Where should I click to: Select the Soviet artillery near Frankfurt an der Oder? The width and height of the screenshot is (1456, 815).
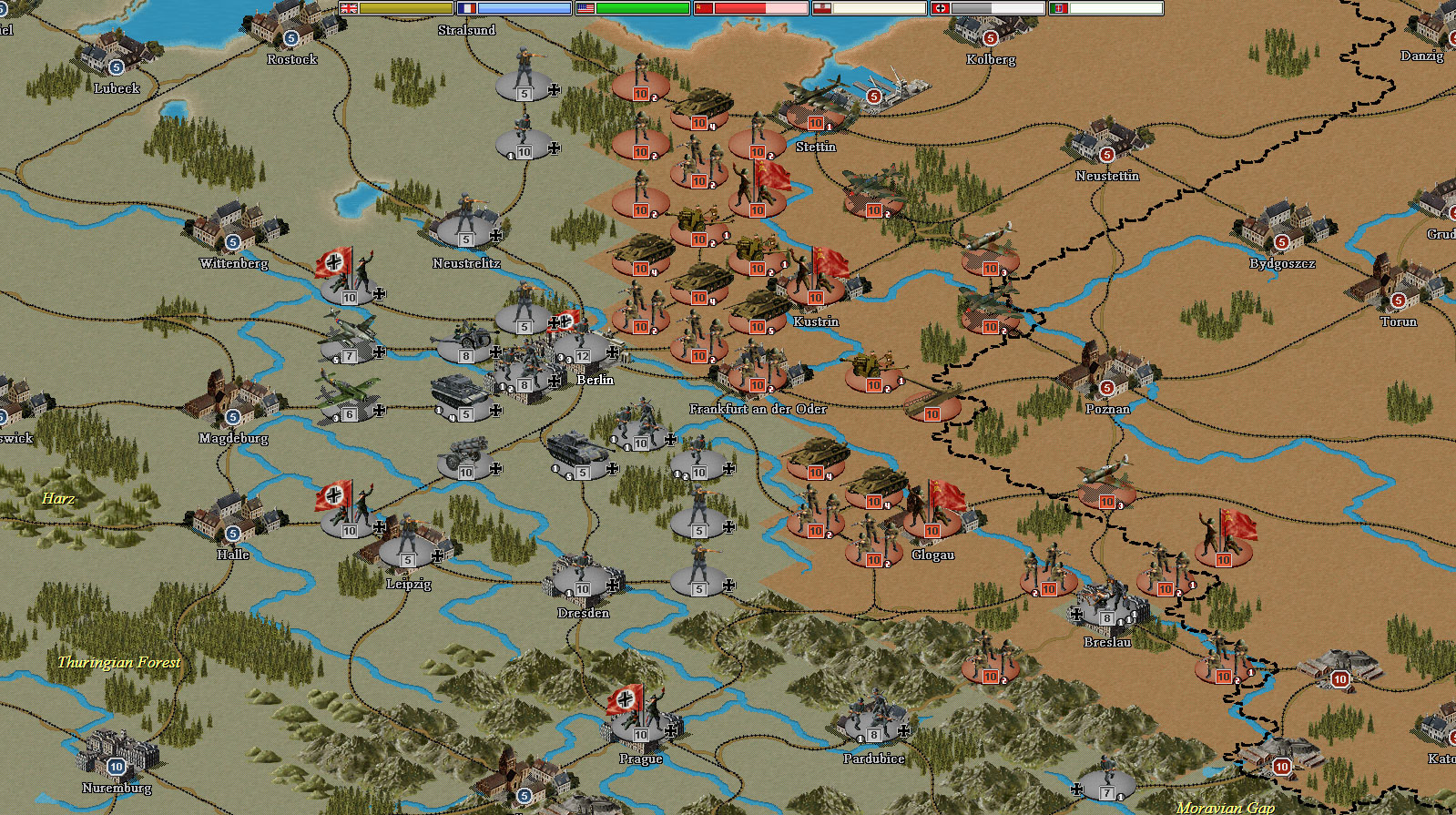point(872,367)
